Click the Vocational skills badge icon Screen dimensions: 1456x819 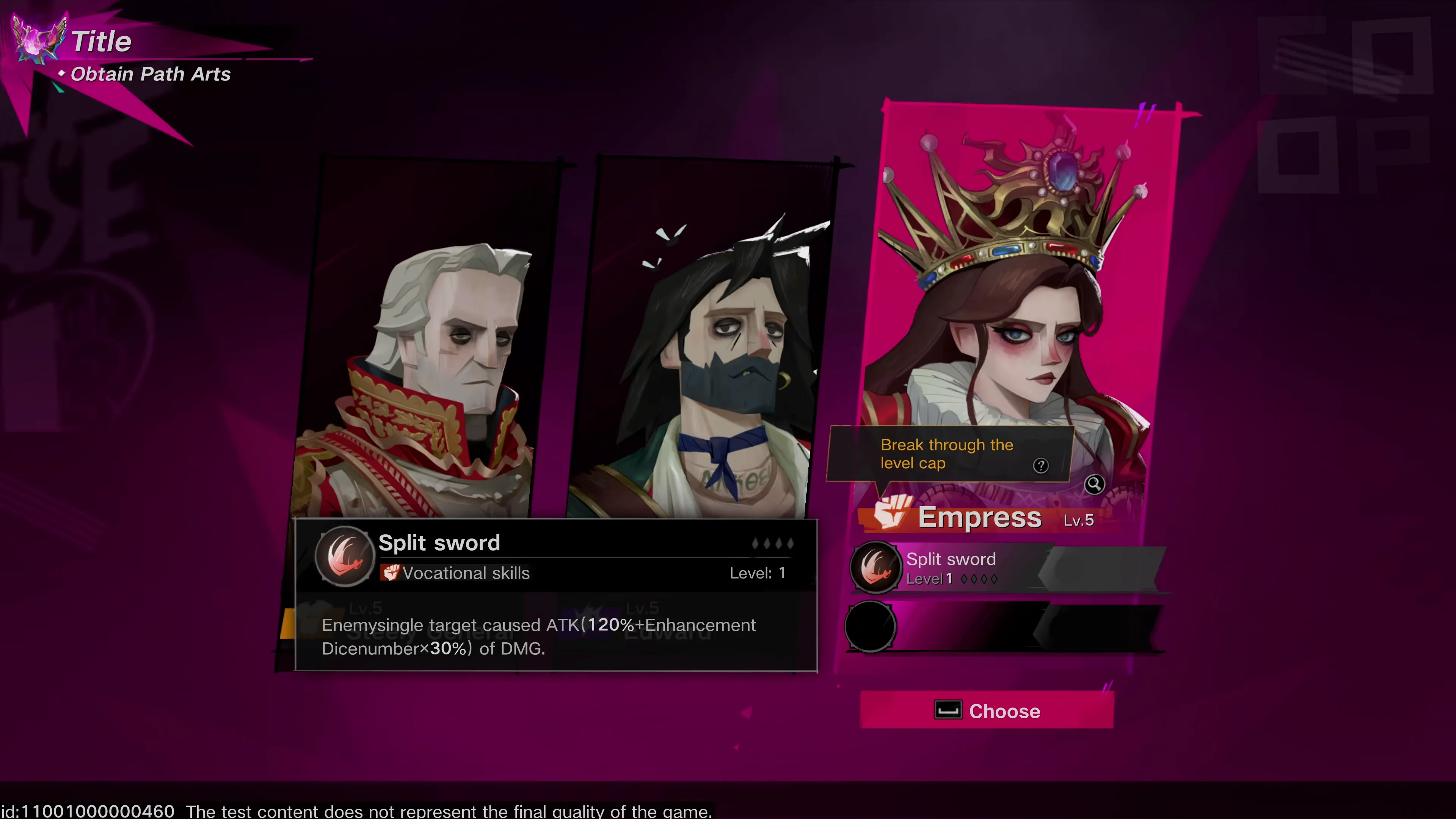(391, 573)
